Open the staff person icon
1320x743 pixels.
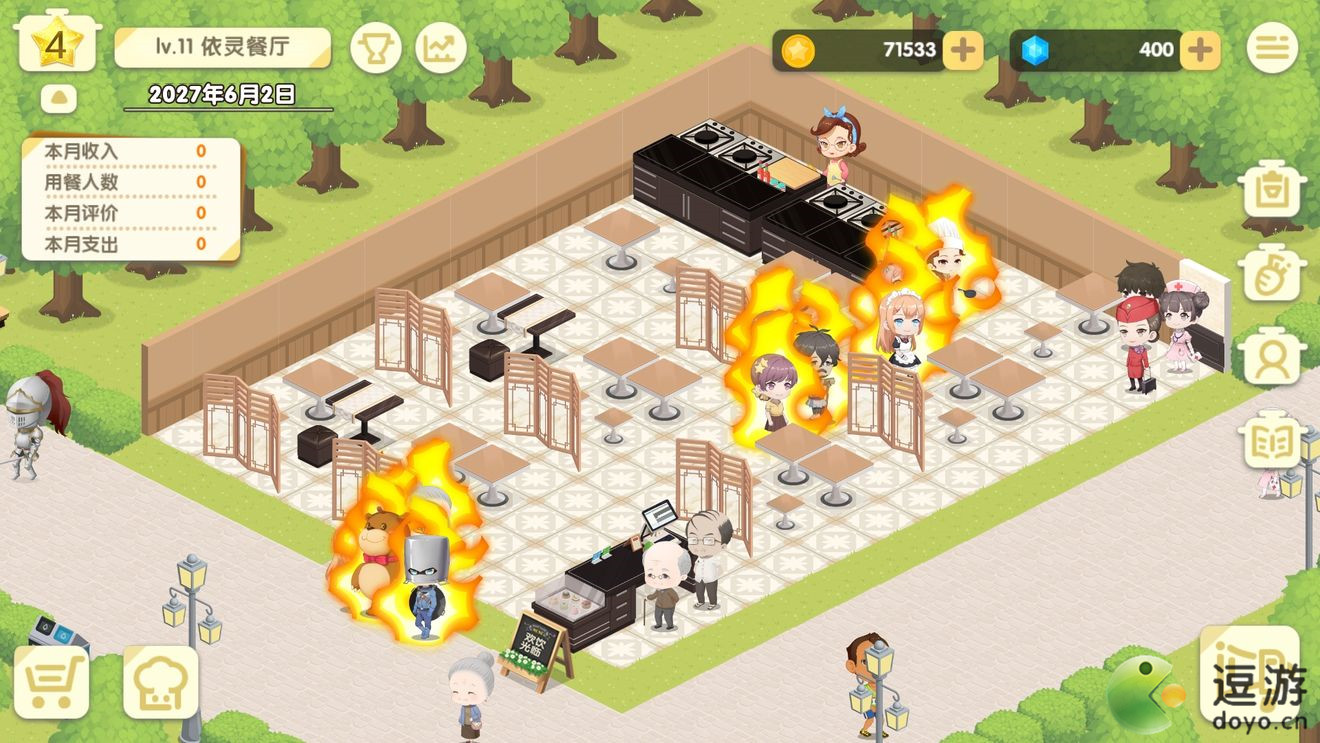1272,357
